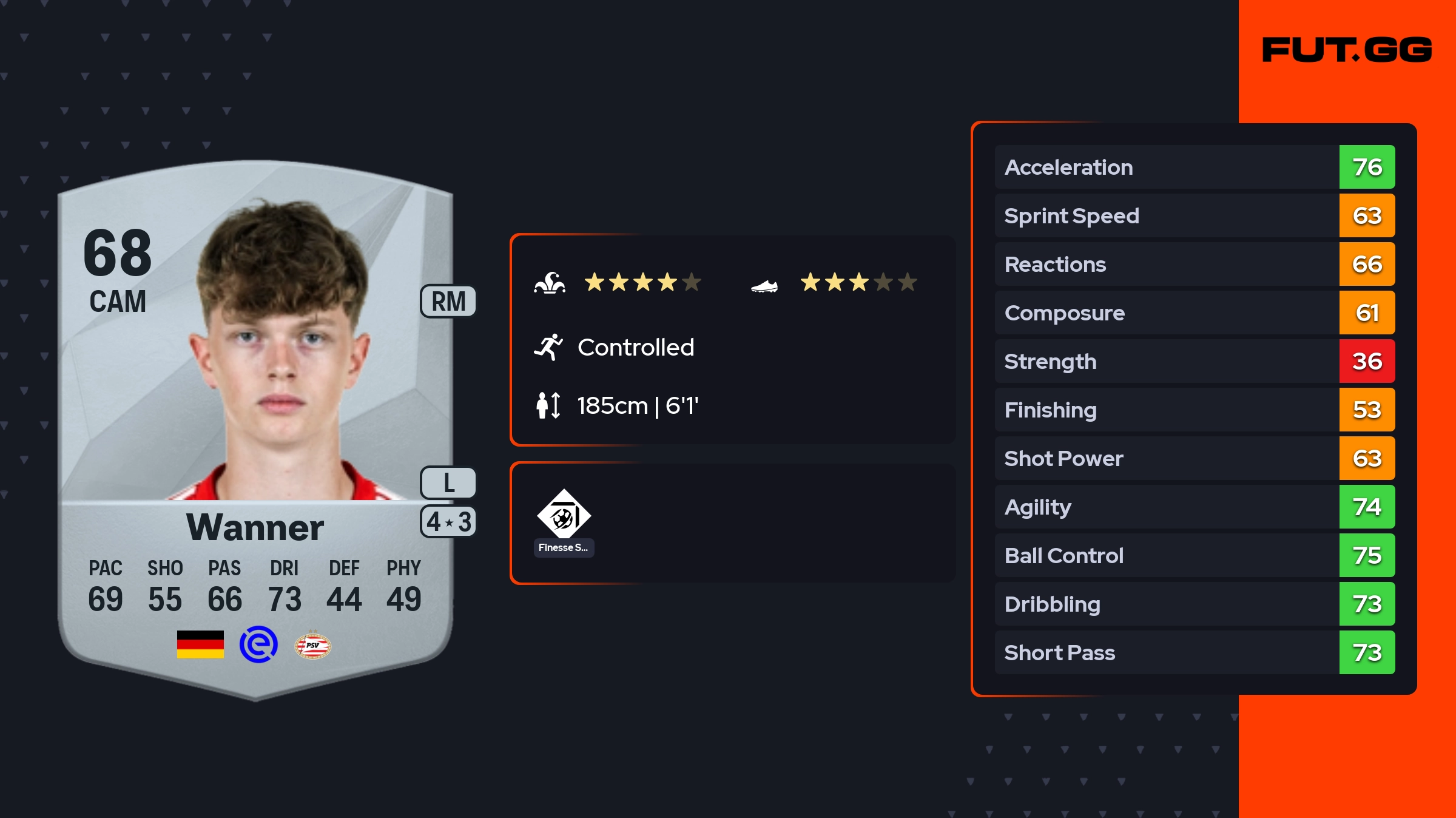Select the Strength stat row

point(1194,361)
